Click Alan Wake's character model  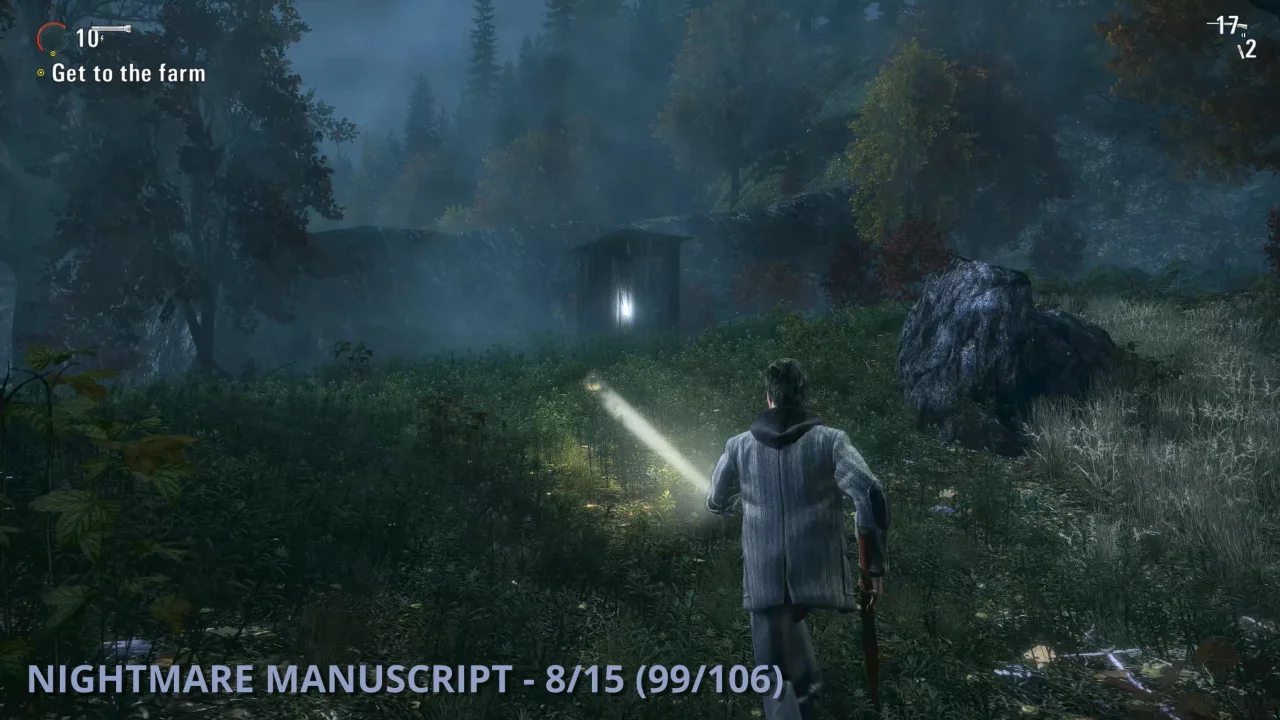coord(790,500)
